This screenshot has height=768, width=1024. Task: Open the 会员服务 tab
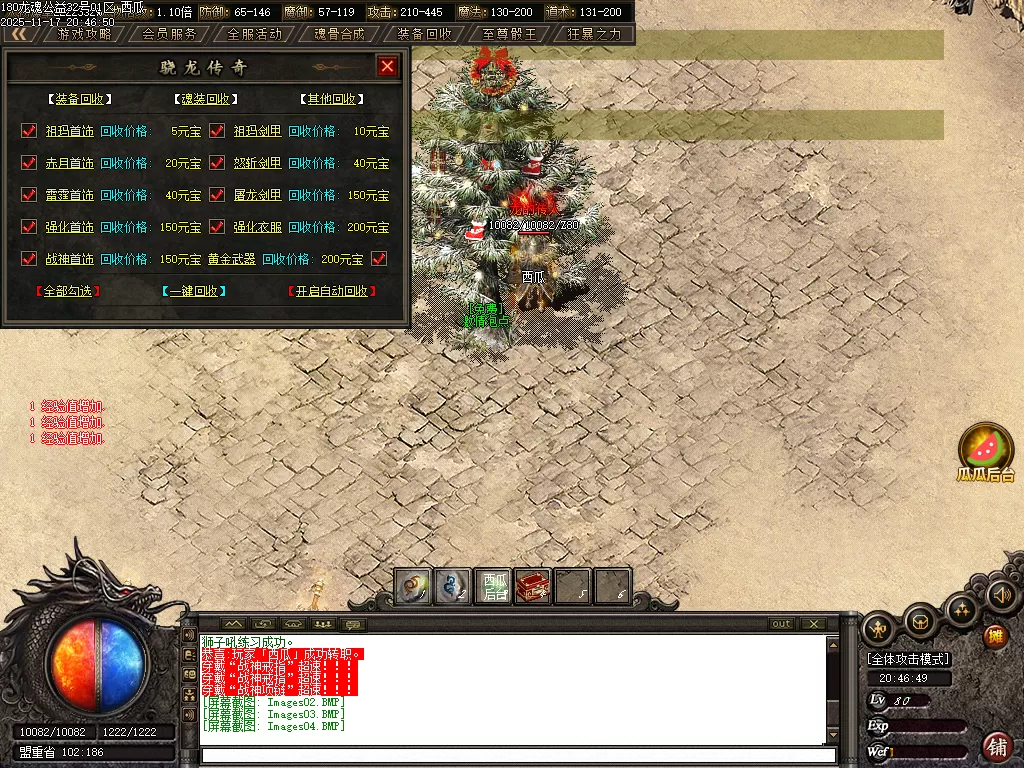pyautogui.click(x=169, y=33)
